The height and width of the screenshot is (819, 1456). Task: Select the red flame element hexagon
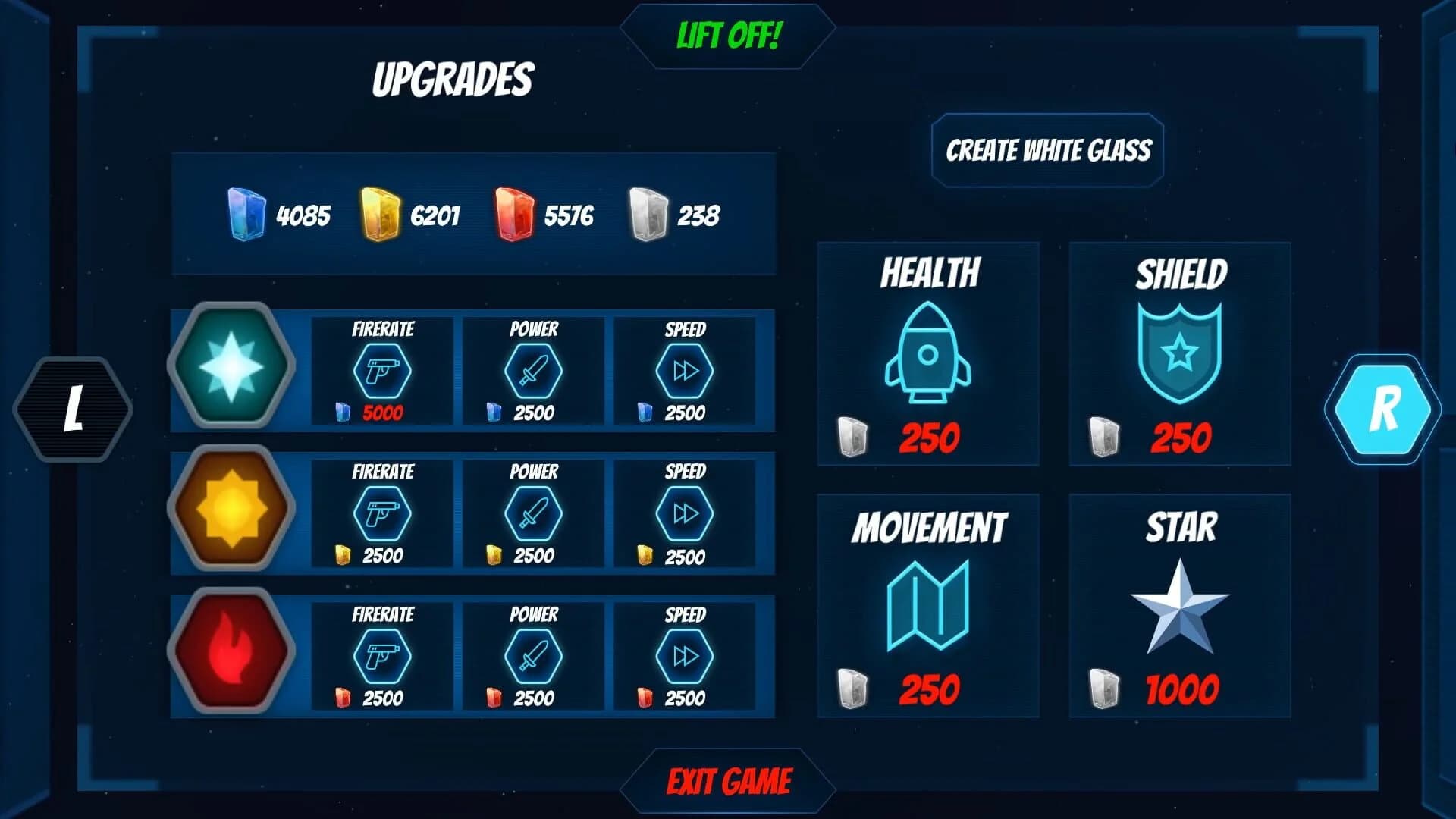click(x=231, y=651)
